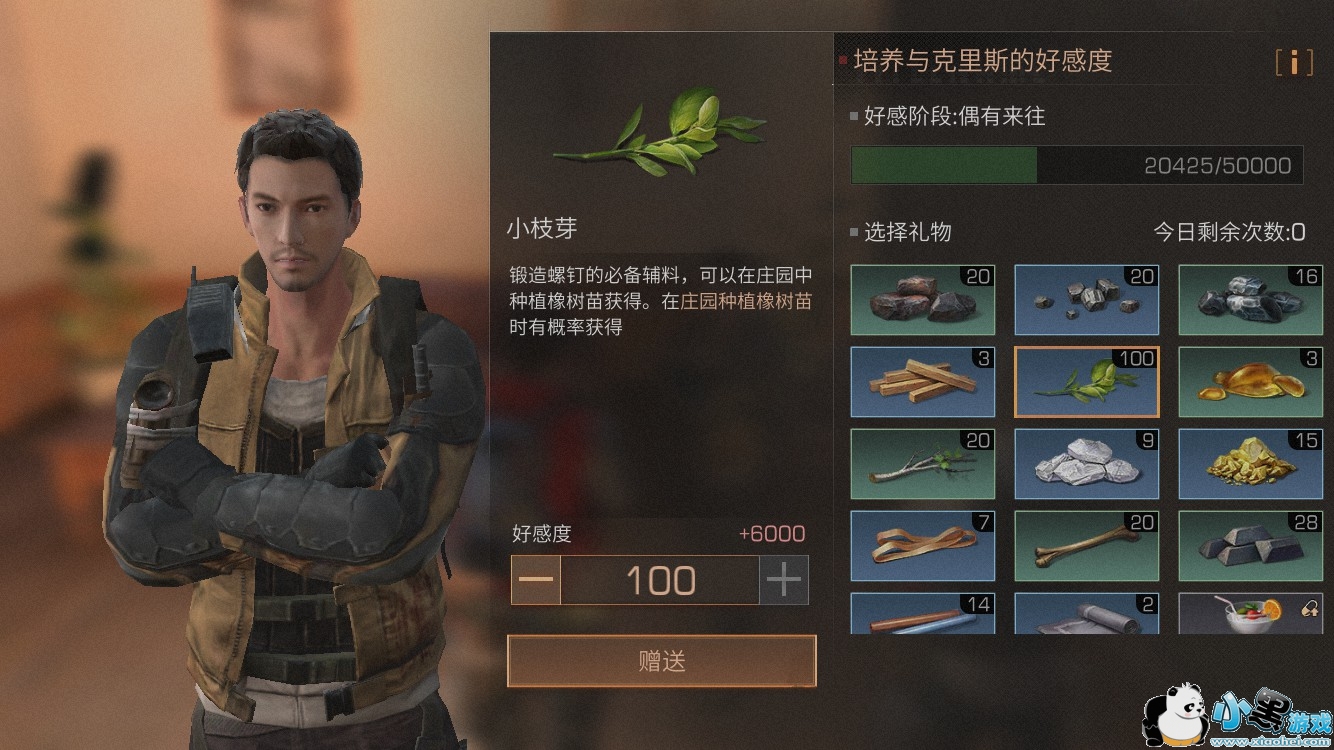
Task: Select the shiny dark metal ore slot
Action: [x=1251, y=299]
